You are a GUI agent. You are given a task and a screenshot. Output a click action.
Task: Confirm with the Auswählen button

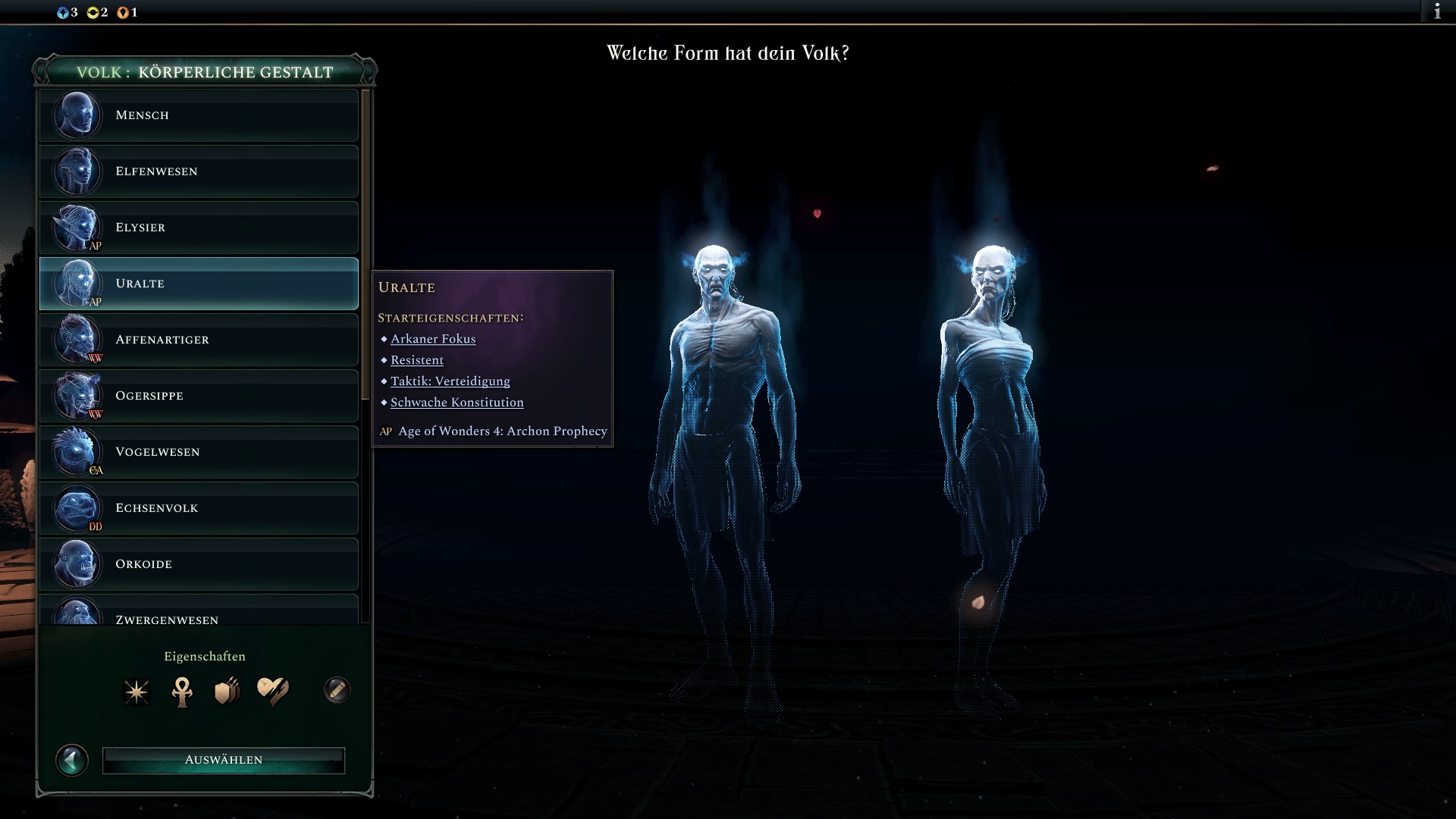click(x=224, y=760)
